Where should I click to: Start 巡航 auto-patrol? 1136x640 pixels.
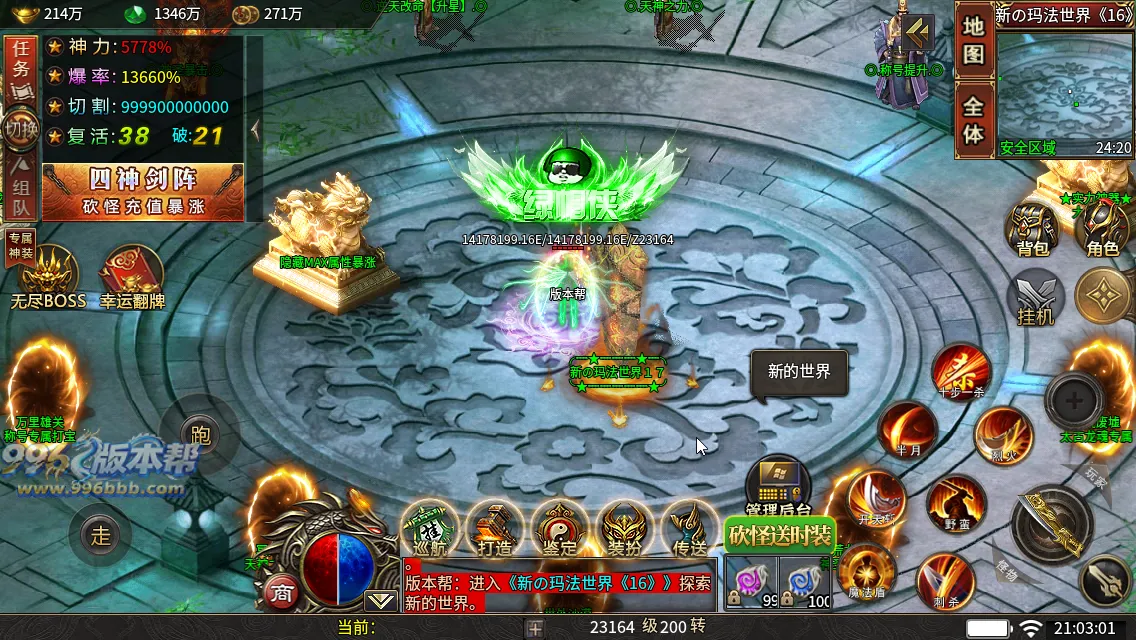click(x=430, y=528)
